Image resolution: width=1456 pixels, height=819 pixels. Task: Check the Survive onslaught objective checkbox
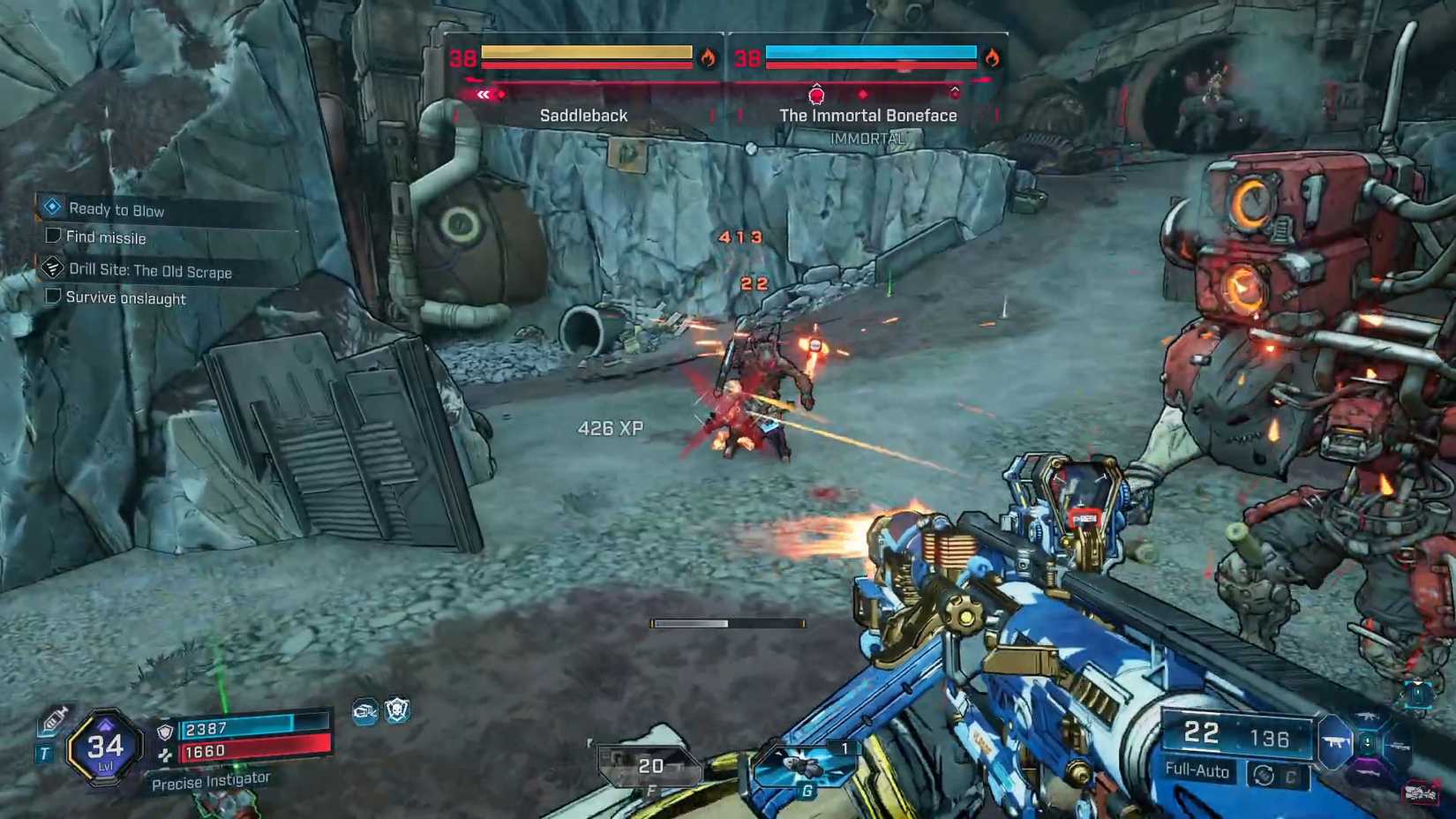click(x=51, y=297)
